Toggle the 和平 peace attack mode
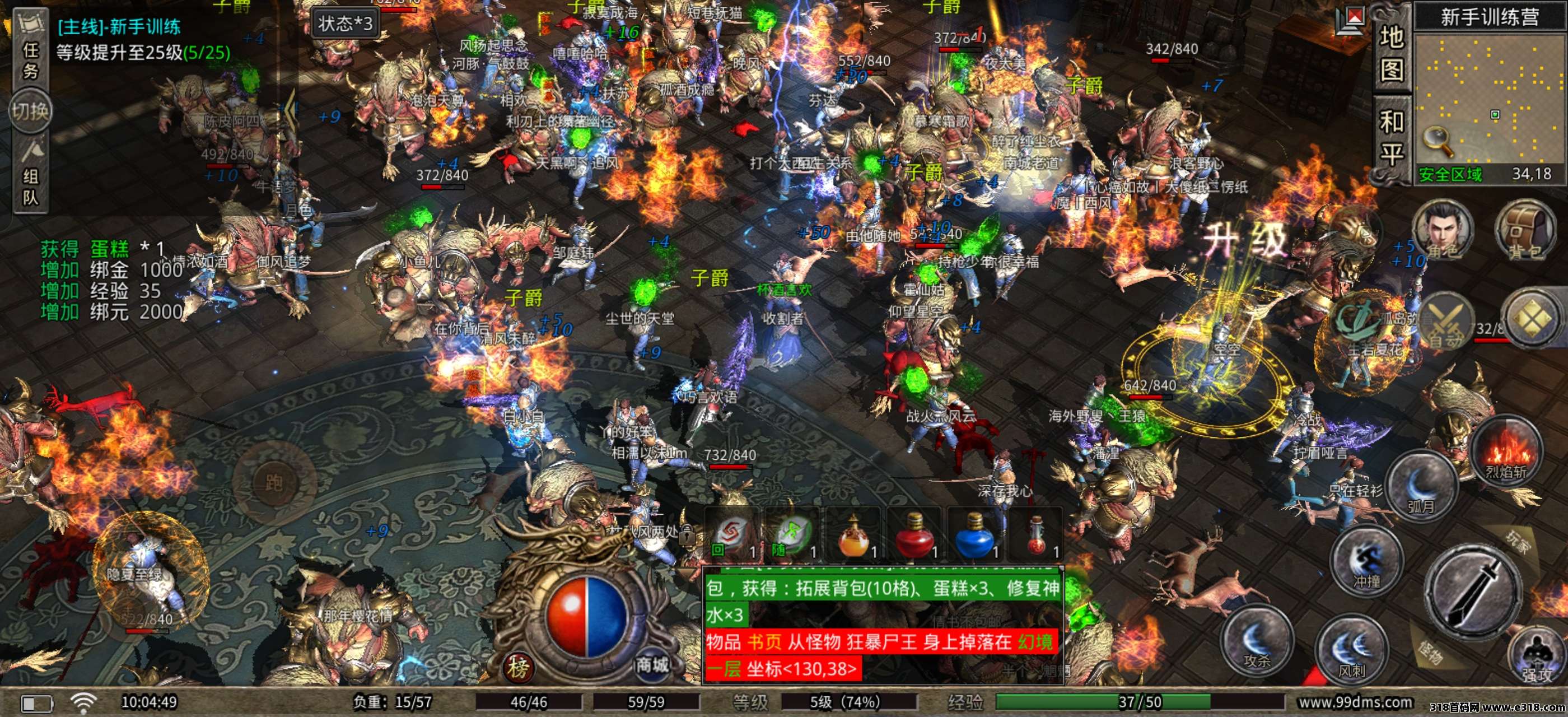Screen dimensions: 1568x717 1392,138
